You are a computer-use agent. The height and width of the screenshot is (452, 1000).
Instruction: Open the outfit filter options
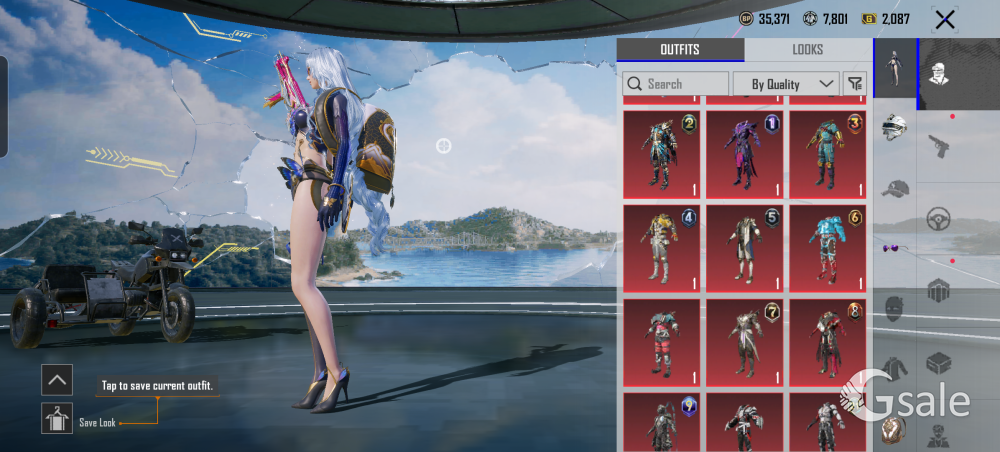tap(855, 84)
